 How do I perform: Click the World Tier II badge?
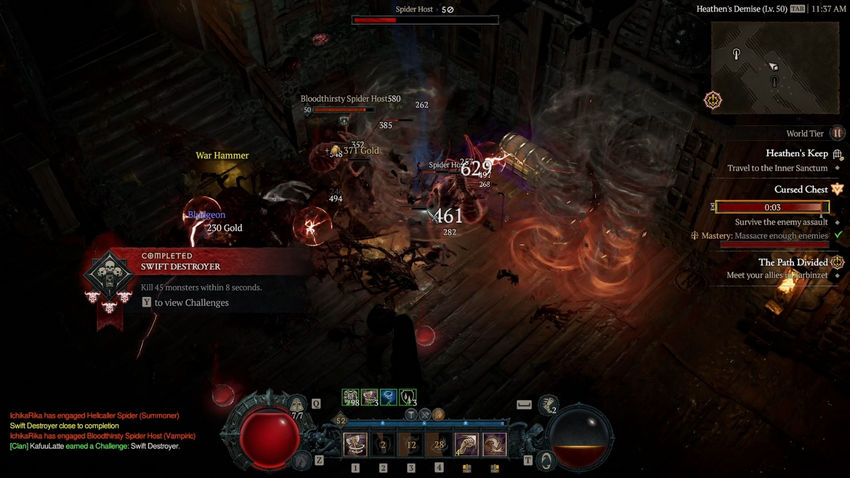tap(837, 133)
